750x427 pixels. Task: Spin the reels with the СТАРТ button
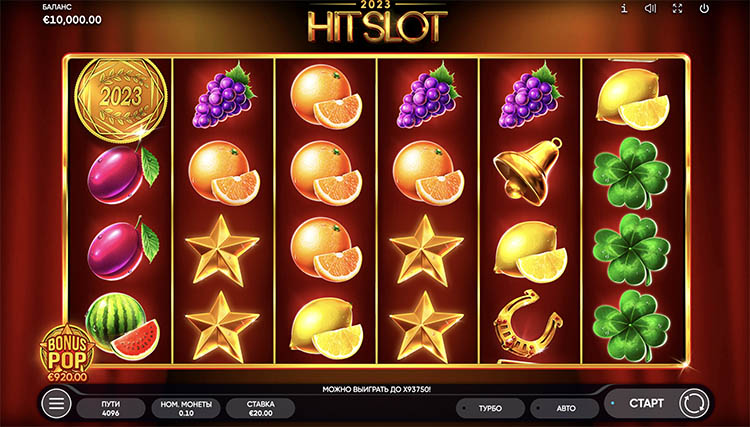(645, 402)
